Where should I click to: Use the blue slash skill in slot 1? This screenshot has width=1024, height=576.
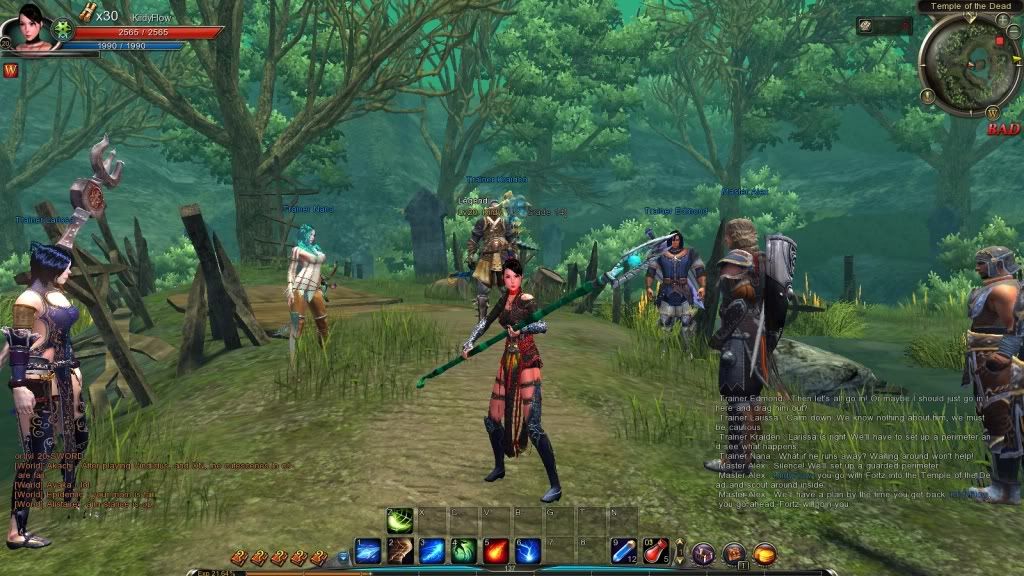(x=368, y=551)
